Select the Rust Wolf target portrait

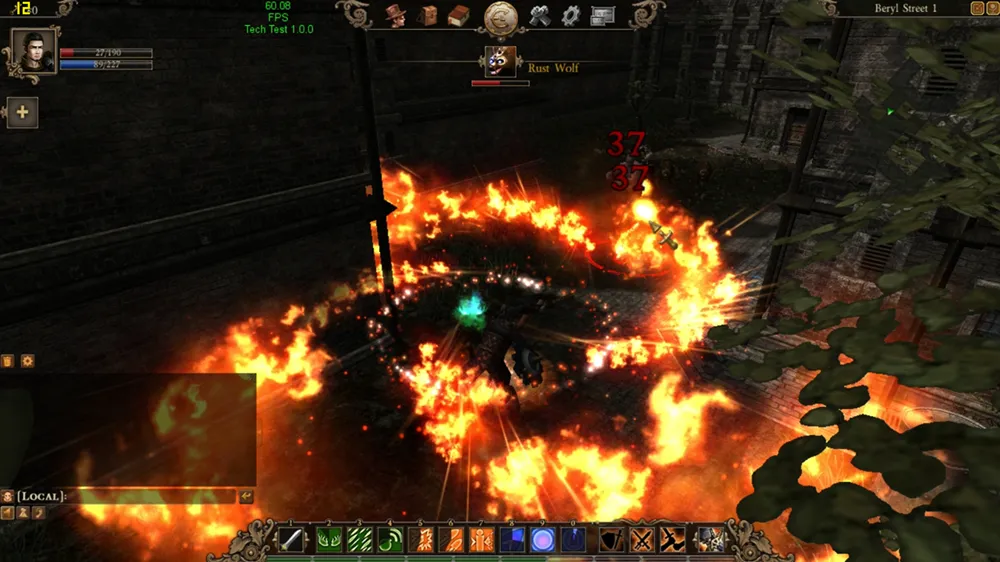click(500, 61)
